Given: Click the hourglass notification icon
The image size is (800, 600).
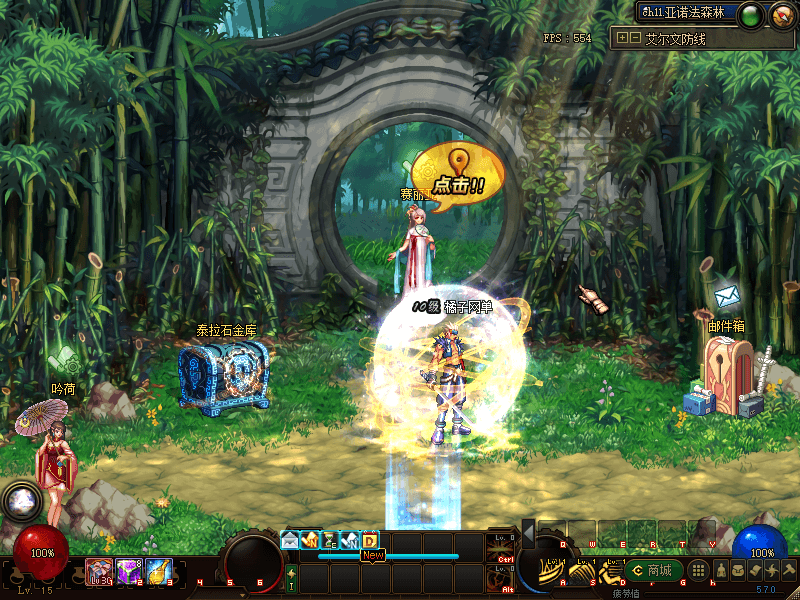Looking at the screenshot, I should [329, 540].
